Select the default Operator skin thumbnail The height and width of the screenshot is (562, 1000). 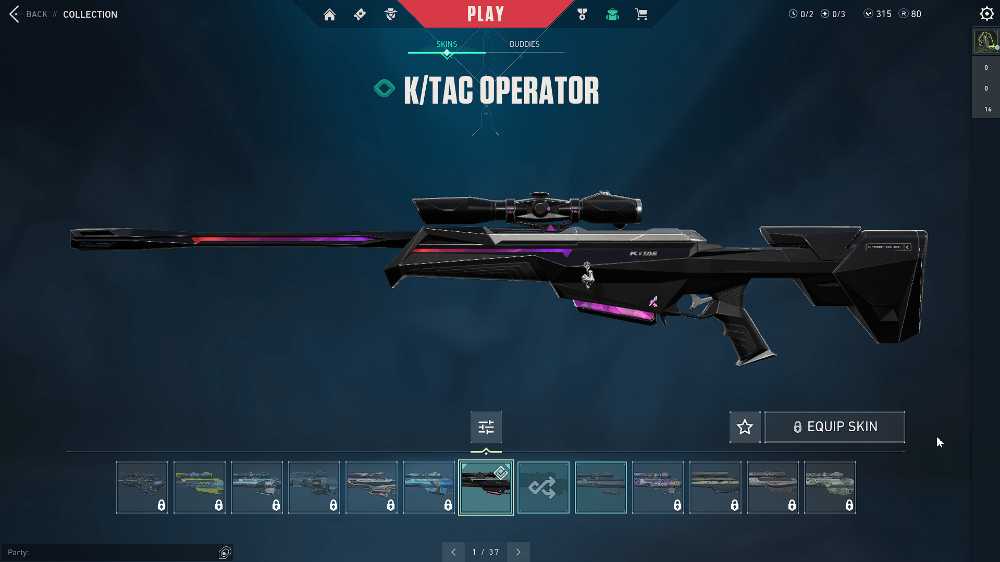click(601, 487)
